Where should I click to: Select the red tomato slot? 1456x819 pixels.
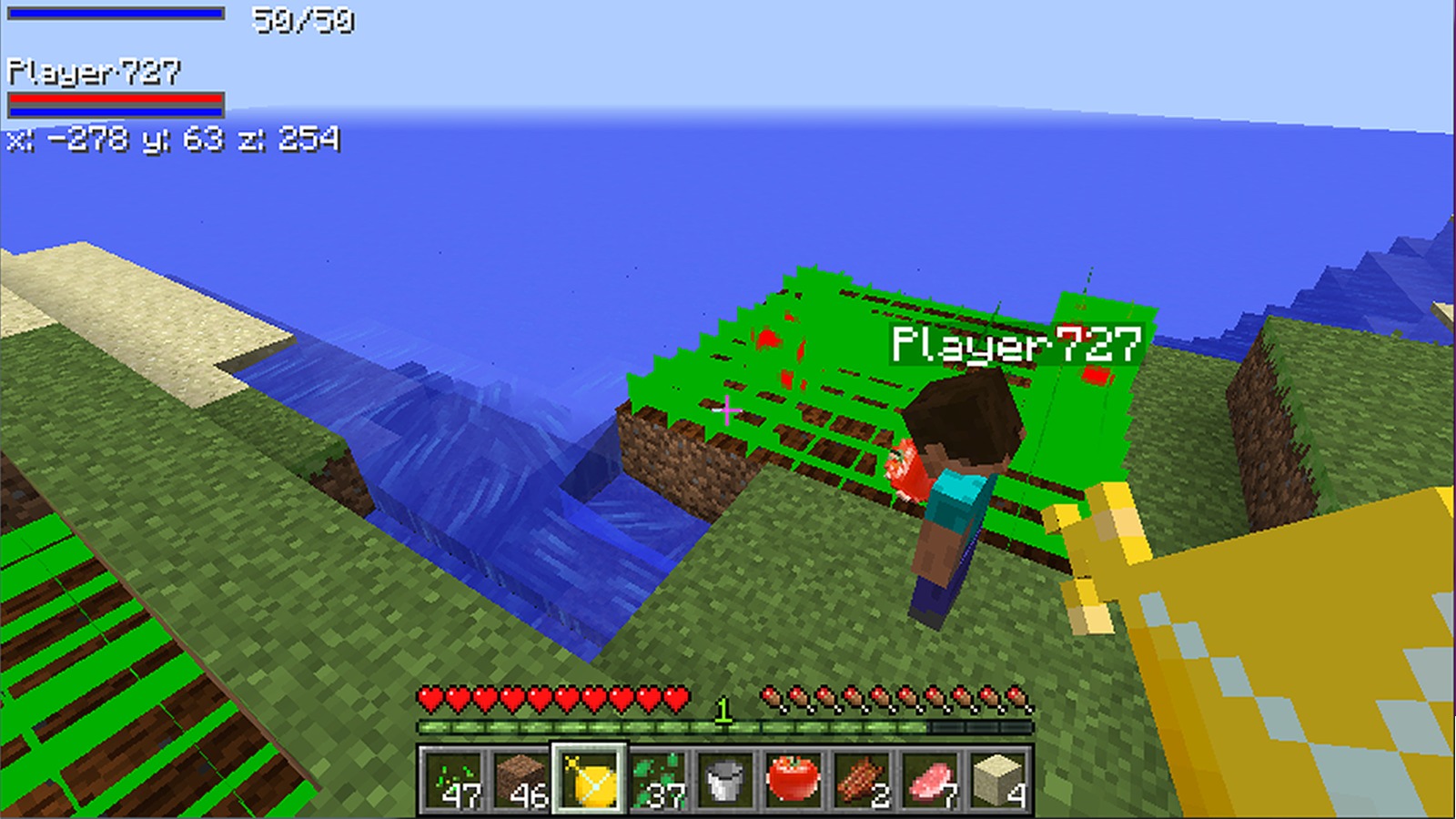click(x=794, y=780)
